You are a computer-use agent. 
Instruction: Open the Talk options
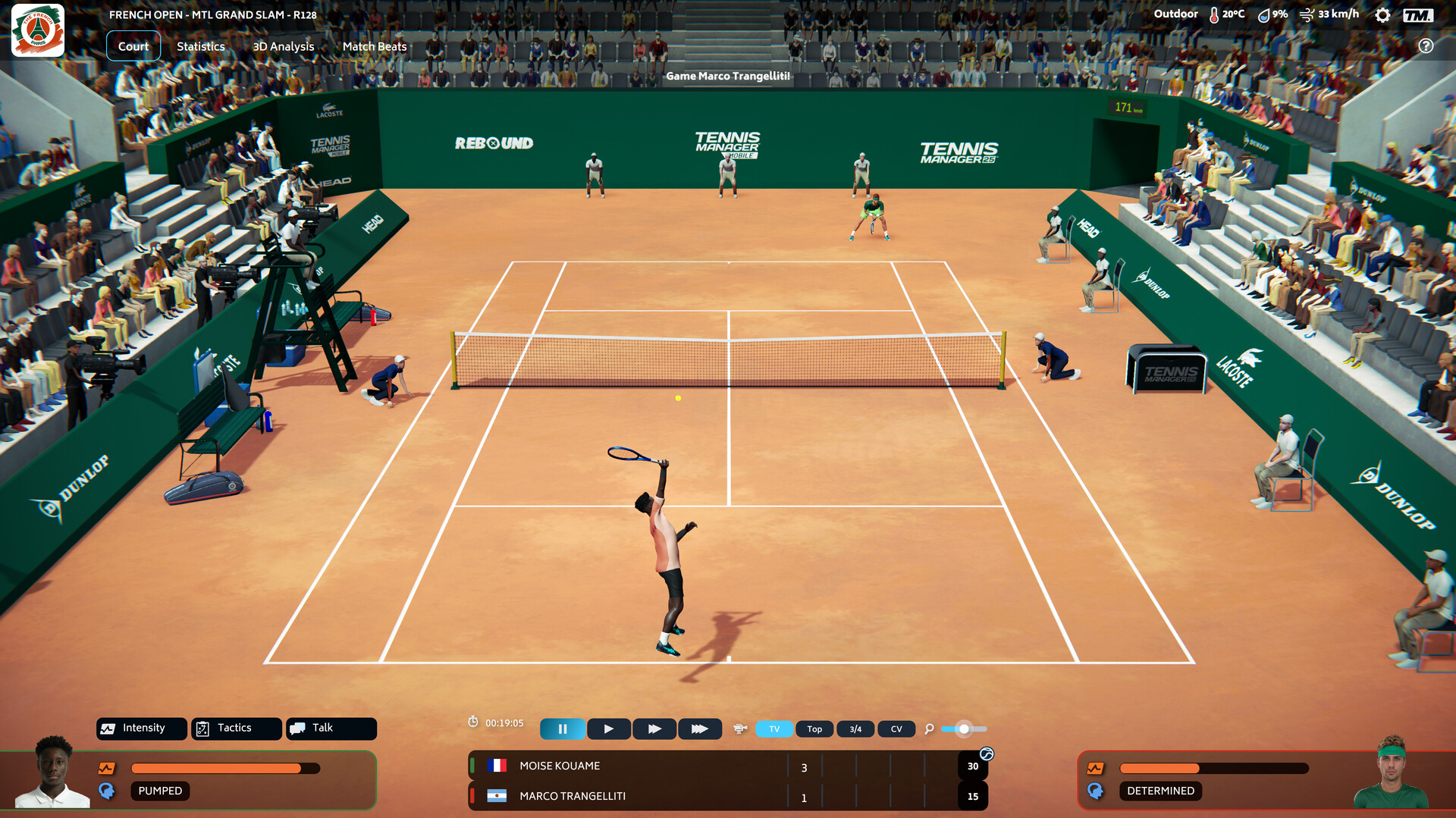pyautogui.click(x=331, y=728)
